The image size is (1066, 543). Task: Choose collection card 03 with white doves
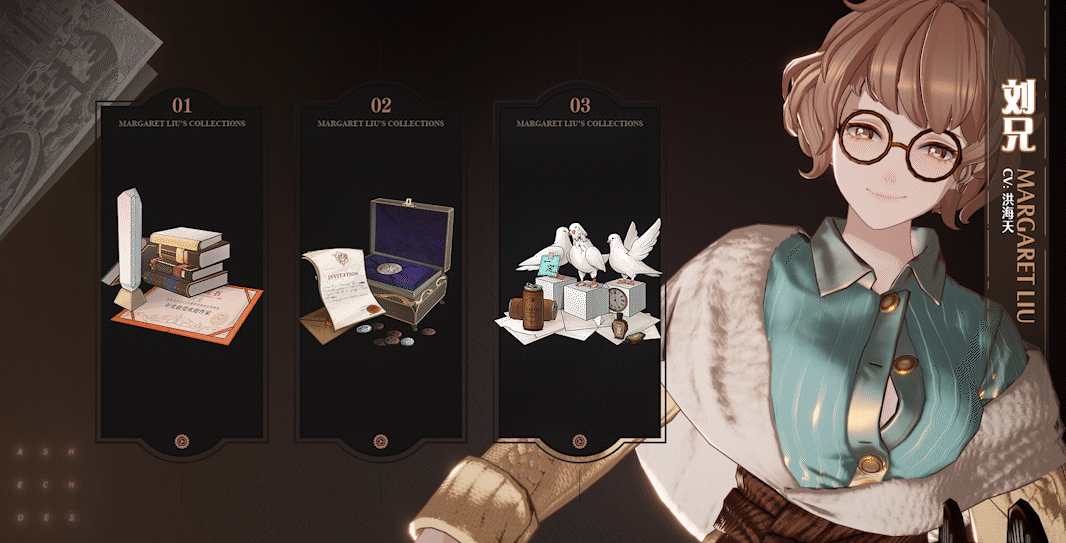tap(580, 270)
